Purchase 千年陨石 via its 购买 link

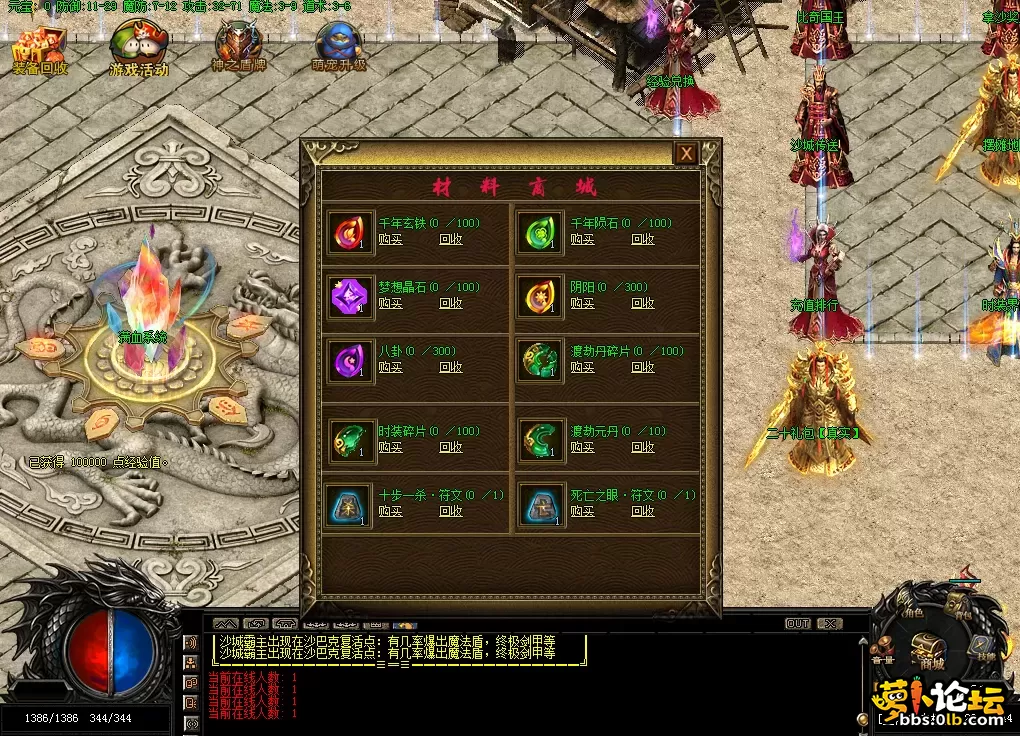(582, 239)
